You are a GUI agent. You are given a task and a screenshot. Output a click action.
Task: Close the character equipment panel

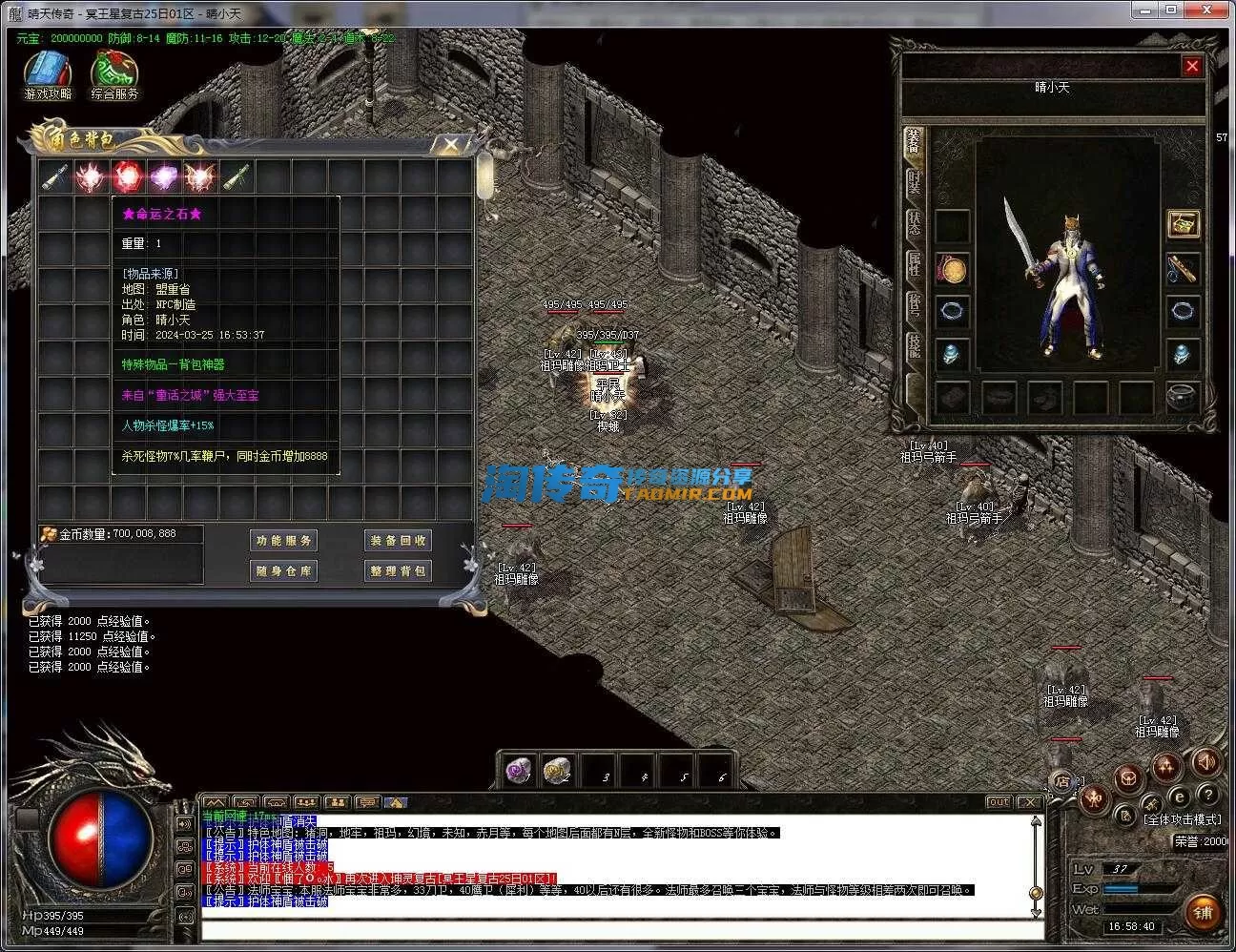[x=1192, y=66]
